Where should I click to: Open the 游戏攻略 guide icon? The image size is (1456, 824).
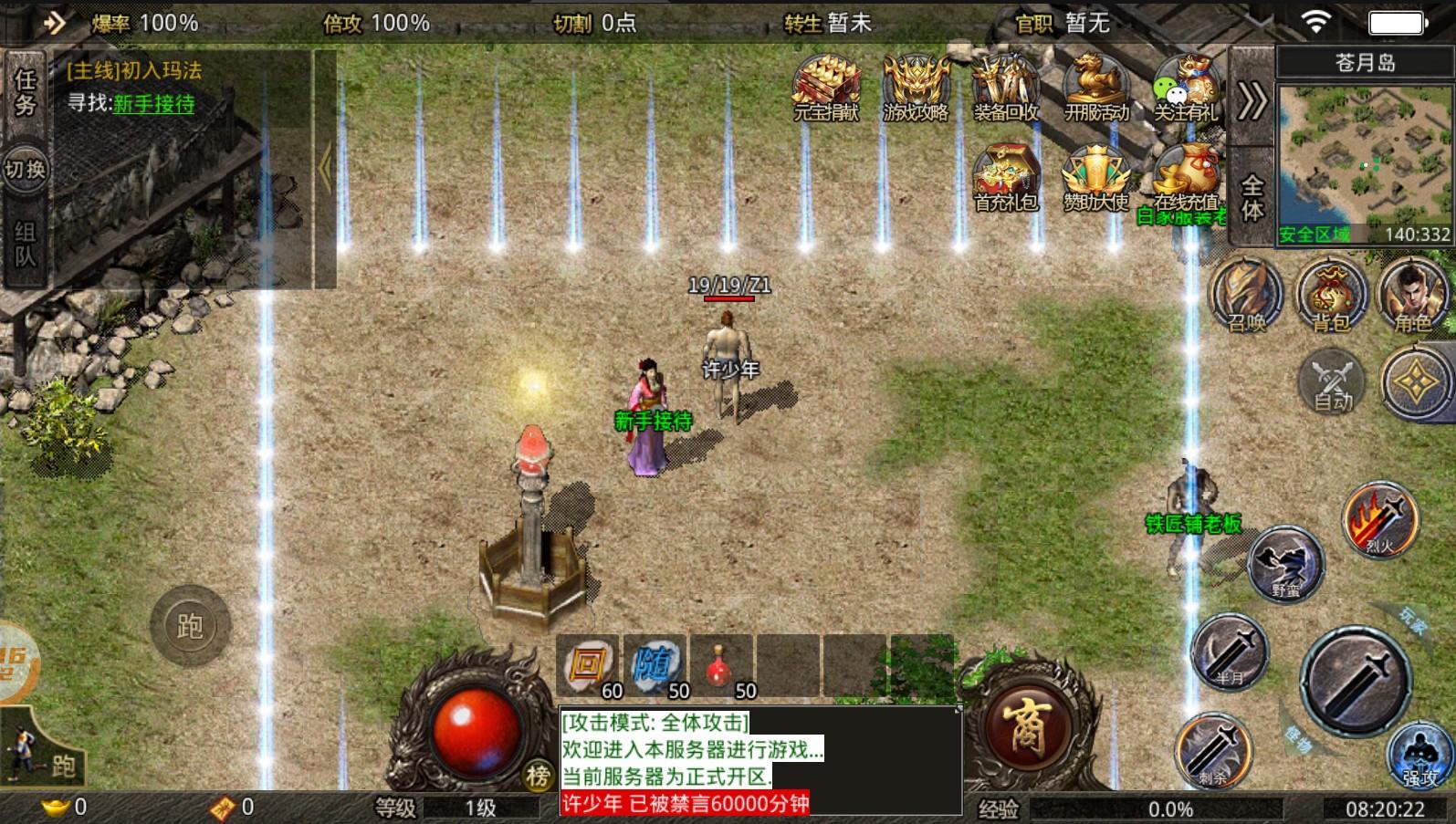[x=916, y=85]
